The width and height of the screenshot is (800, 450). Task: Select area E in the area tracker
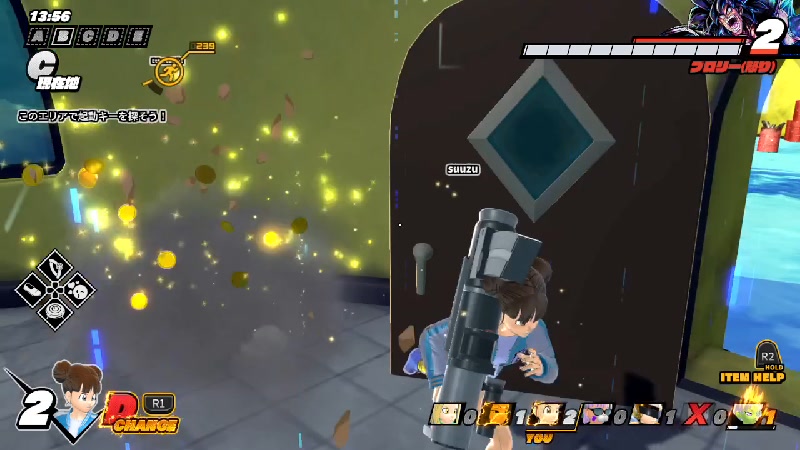[140, 36]
